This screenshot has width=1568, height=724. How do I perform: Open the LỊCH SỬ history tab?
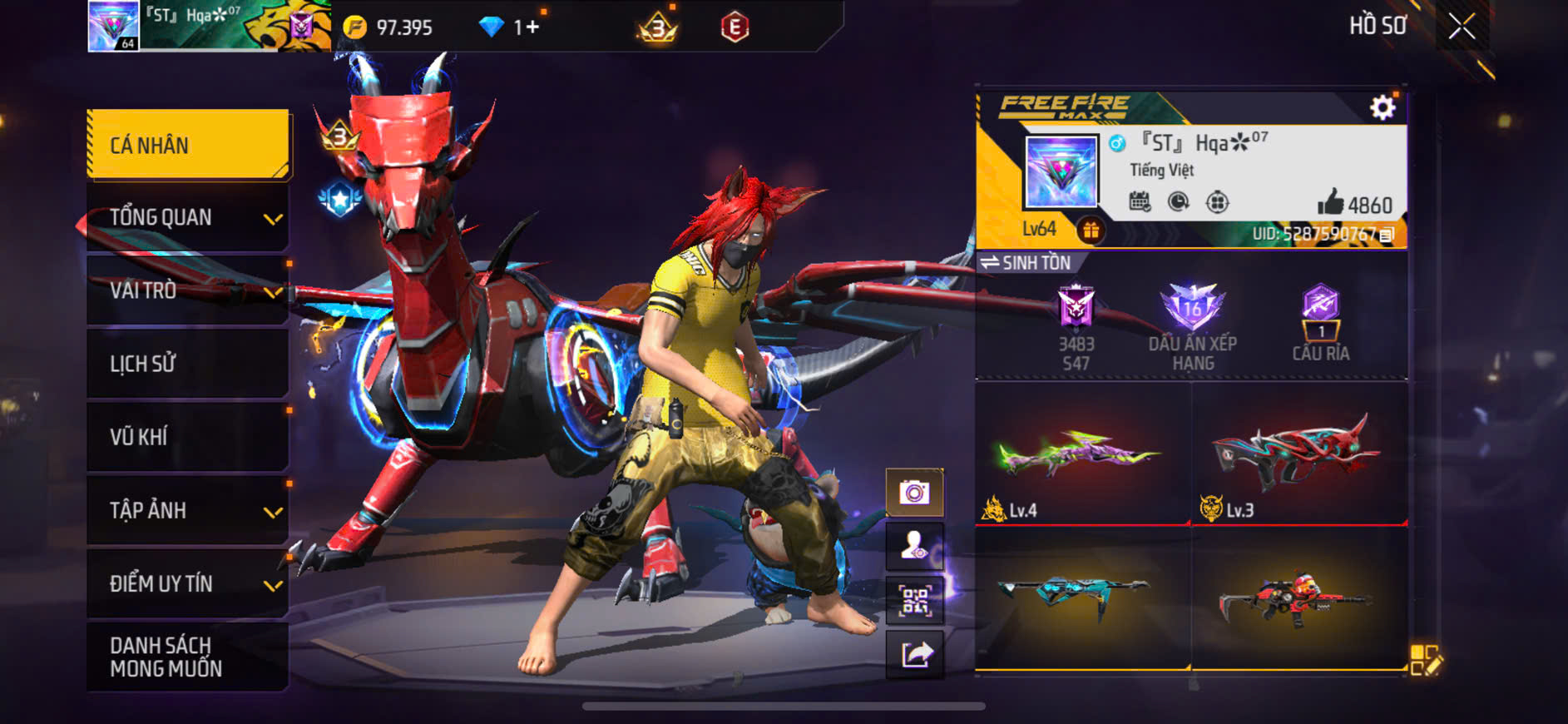[x=188, y=364]
